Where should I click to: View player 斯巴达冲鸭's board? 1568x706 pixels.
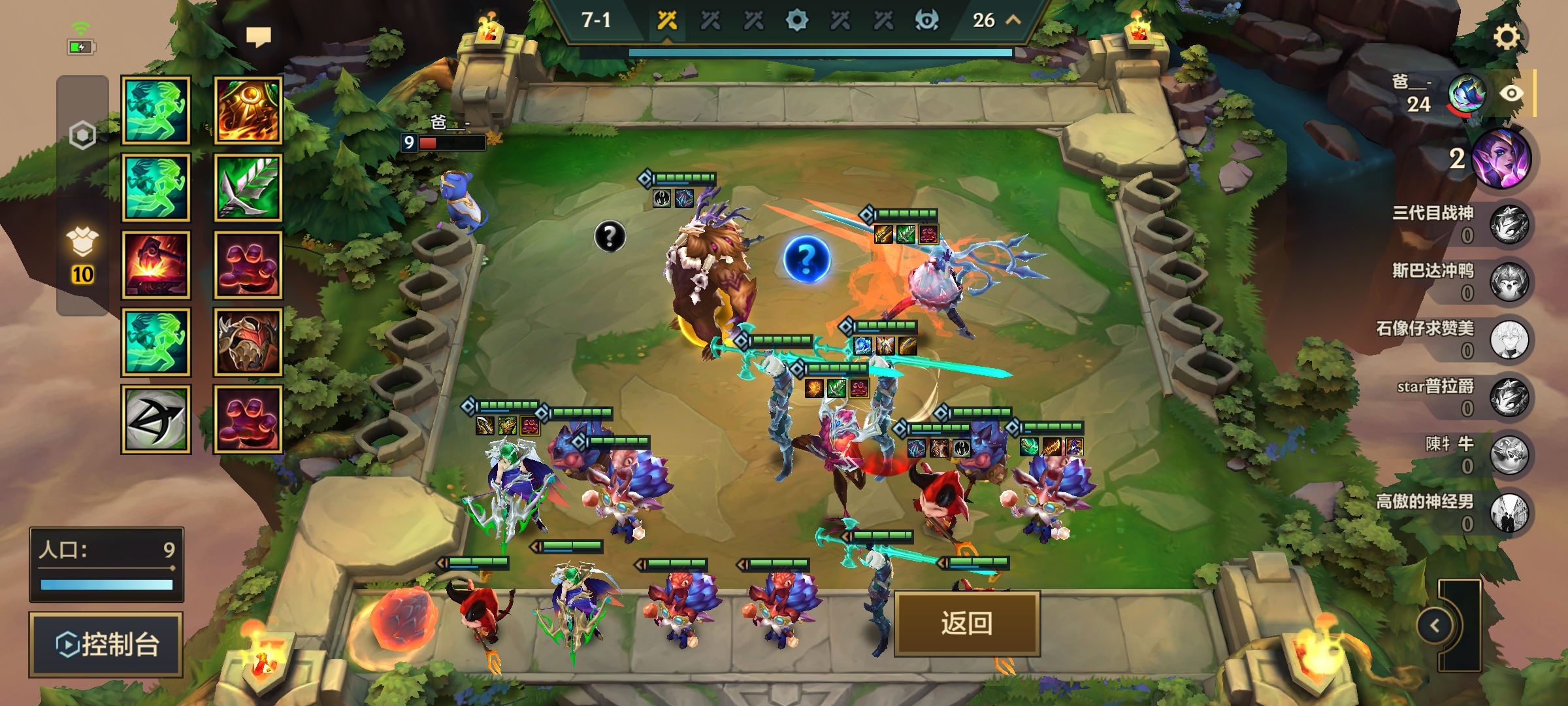1509,282
